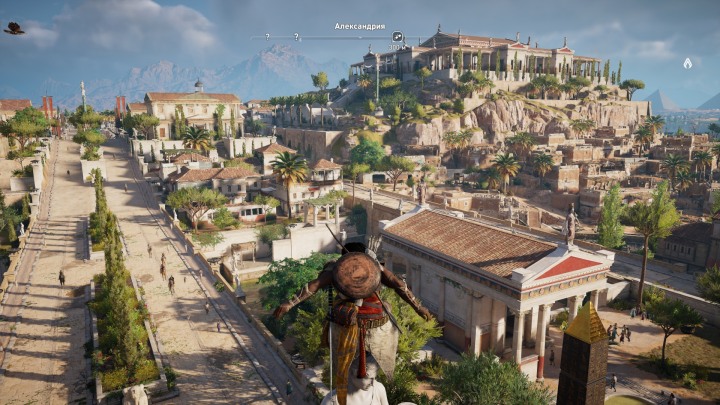Select the quest marker on the compass
Viewport: 720px width, 405px height.
(398, 37)
